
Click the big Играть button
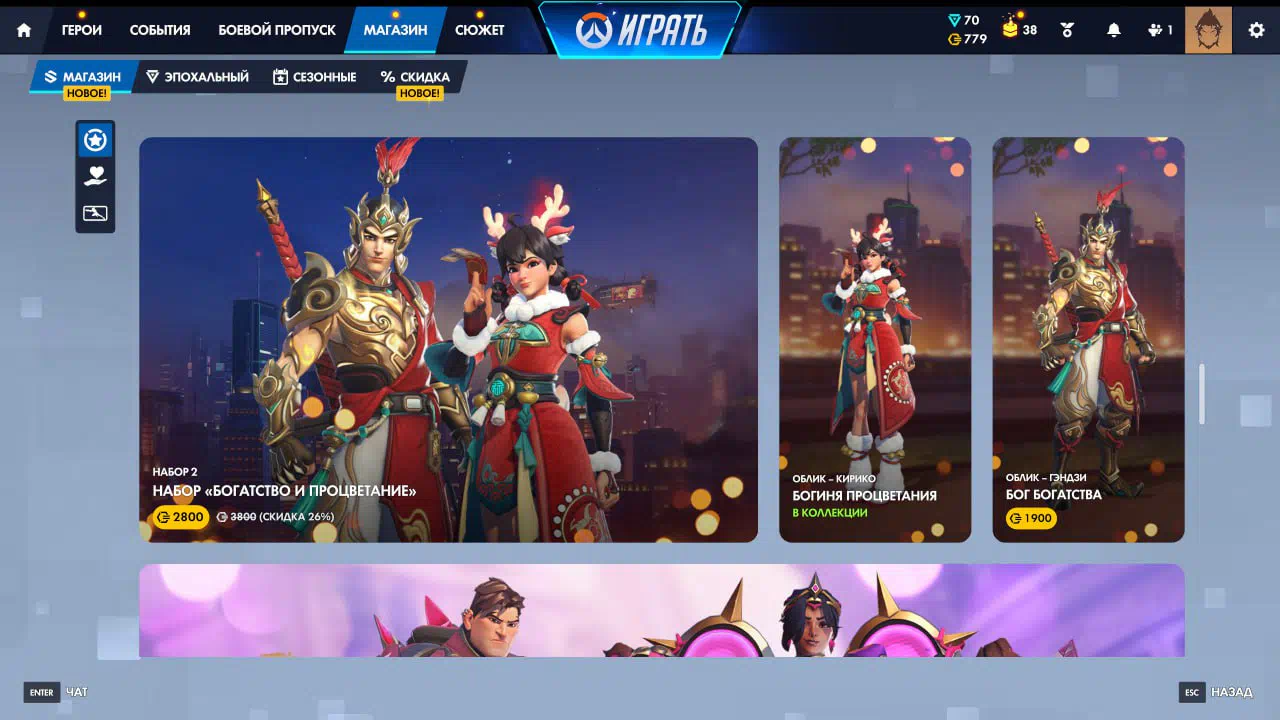pyautogui.click(x=641, y=30)
